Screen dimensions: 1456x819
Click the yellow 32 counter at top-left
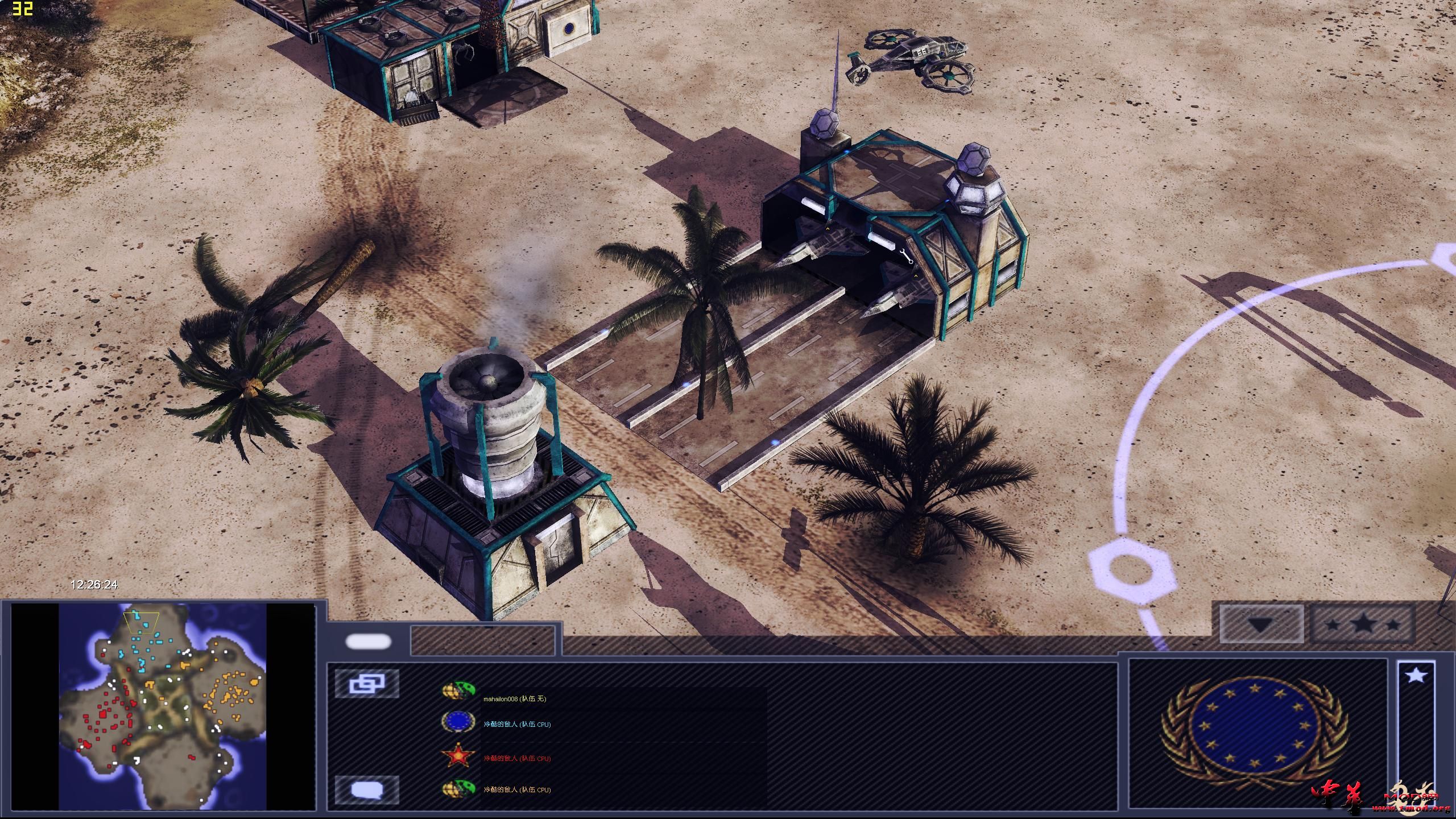click(x=22, y=8)
